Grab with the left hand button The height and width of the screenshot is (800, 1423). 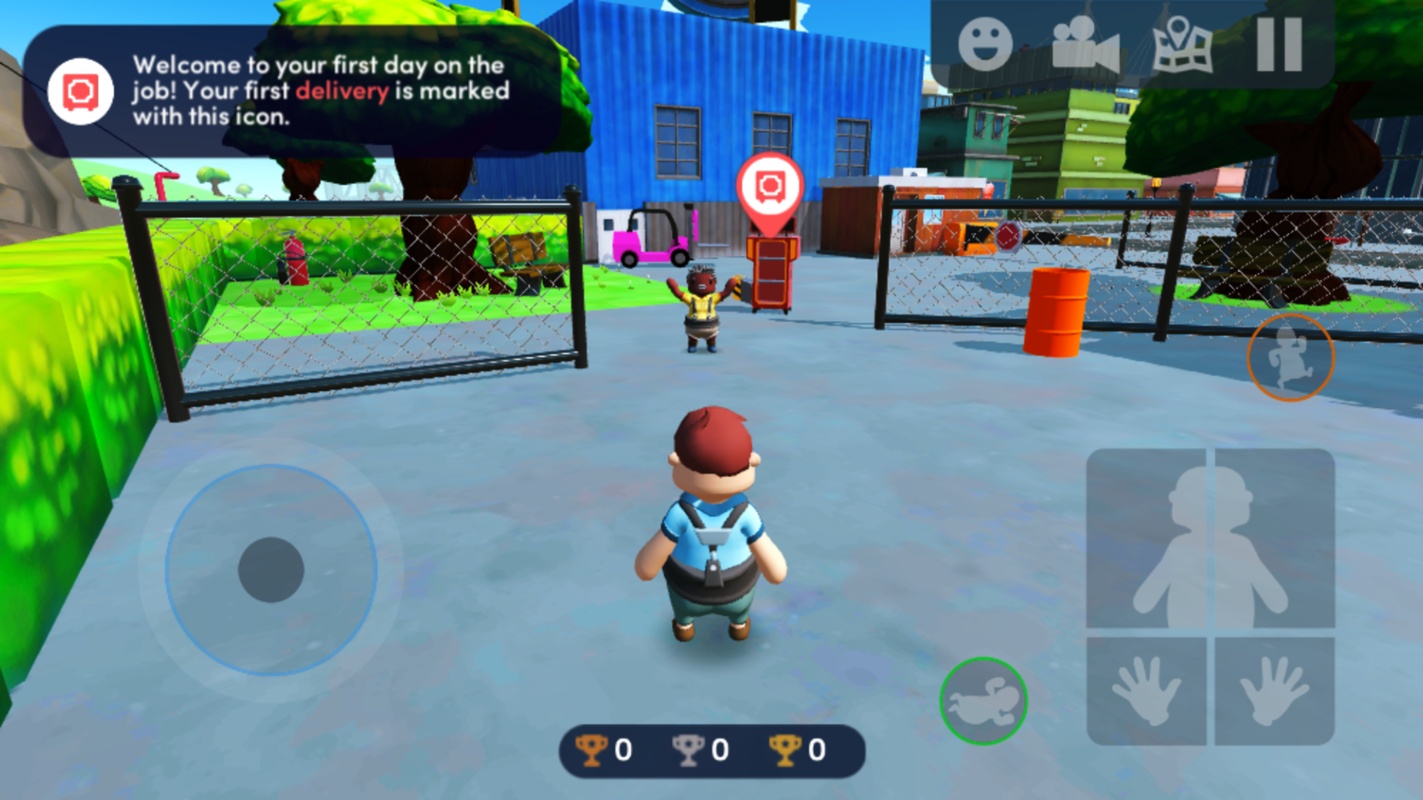point(1147,691)
